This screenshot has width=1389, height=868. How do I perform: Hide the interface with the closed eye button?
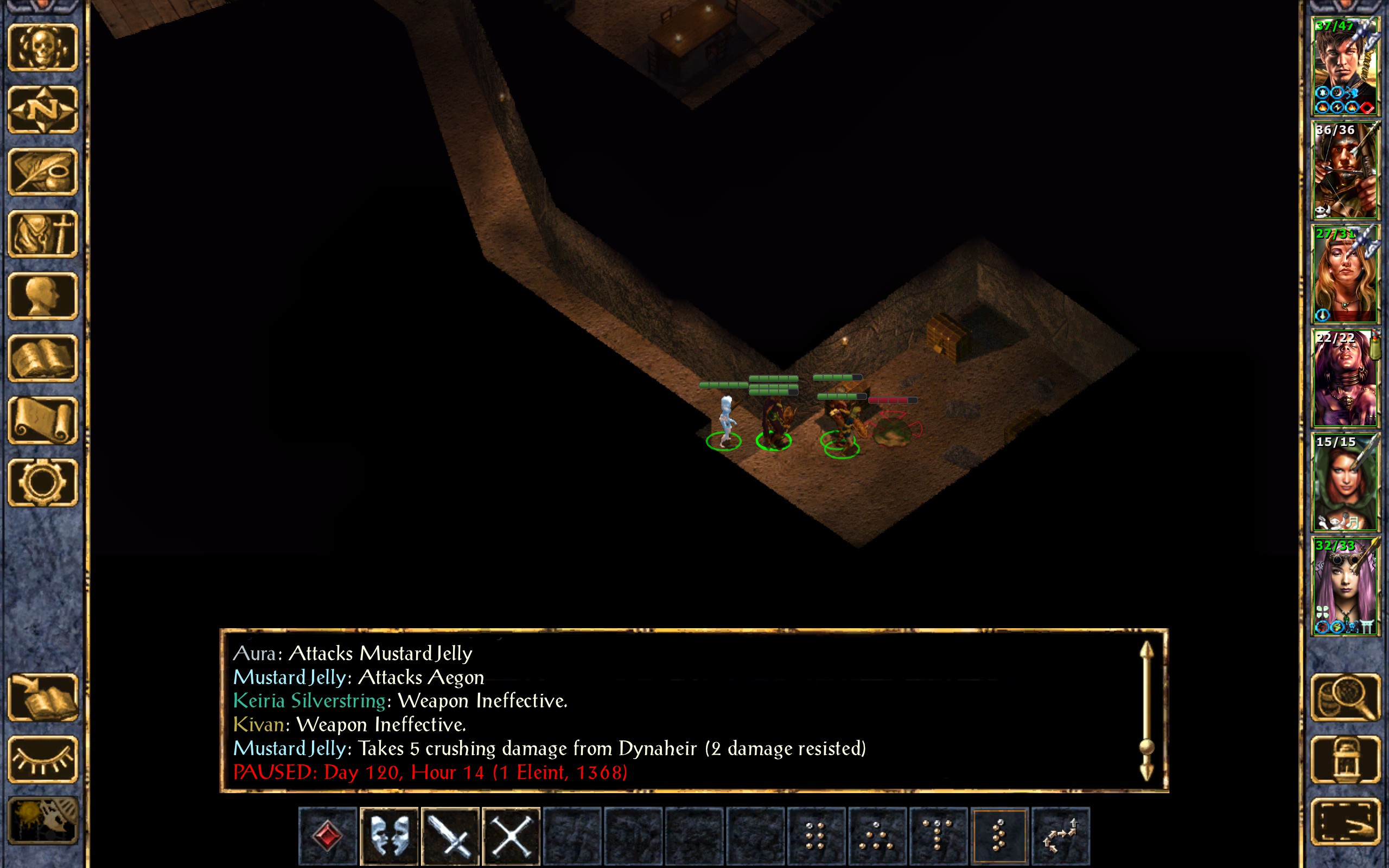pyautogui.click(x=42, y=759)
